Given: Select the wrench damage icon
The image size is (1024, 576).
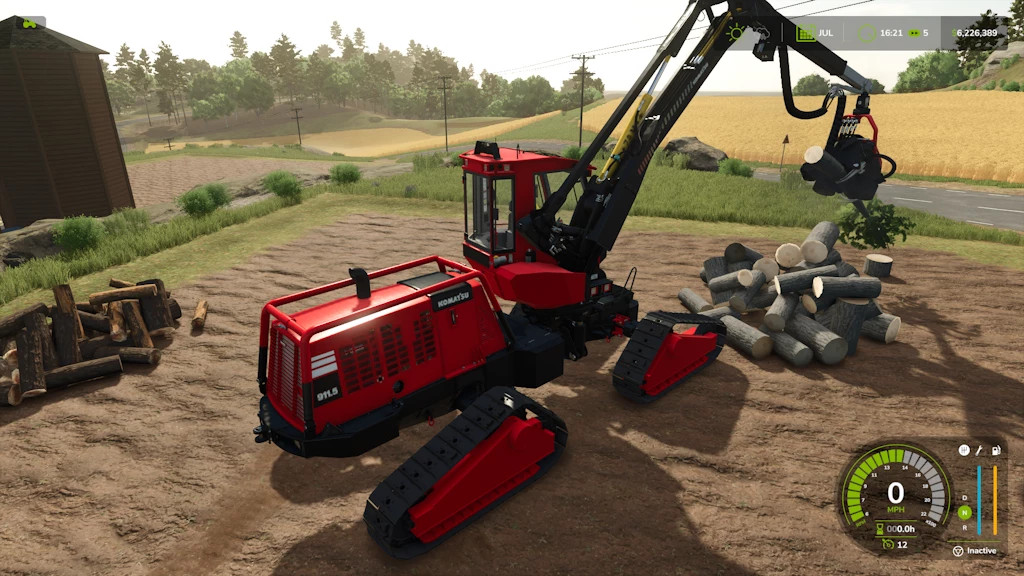Looking at the screenshot, I should [980, 450].
